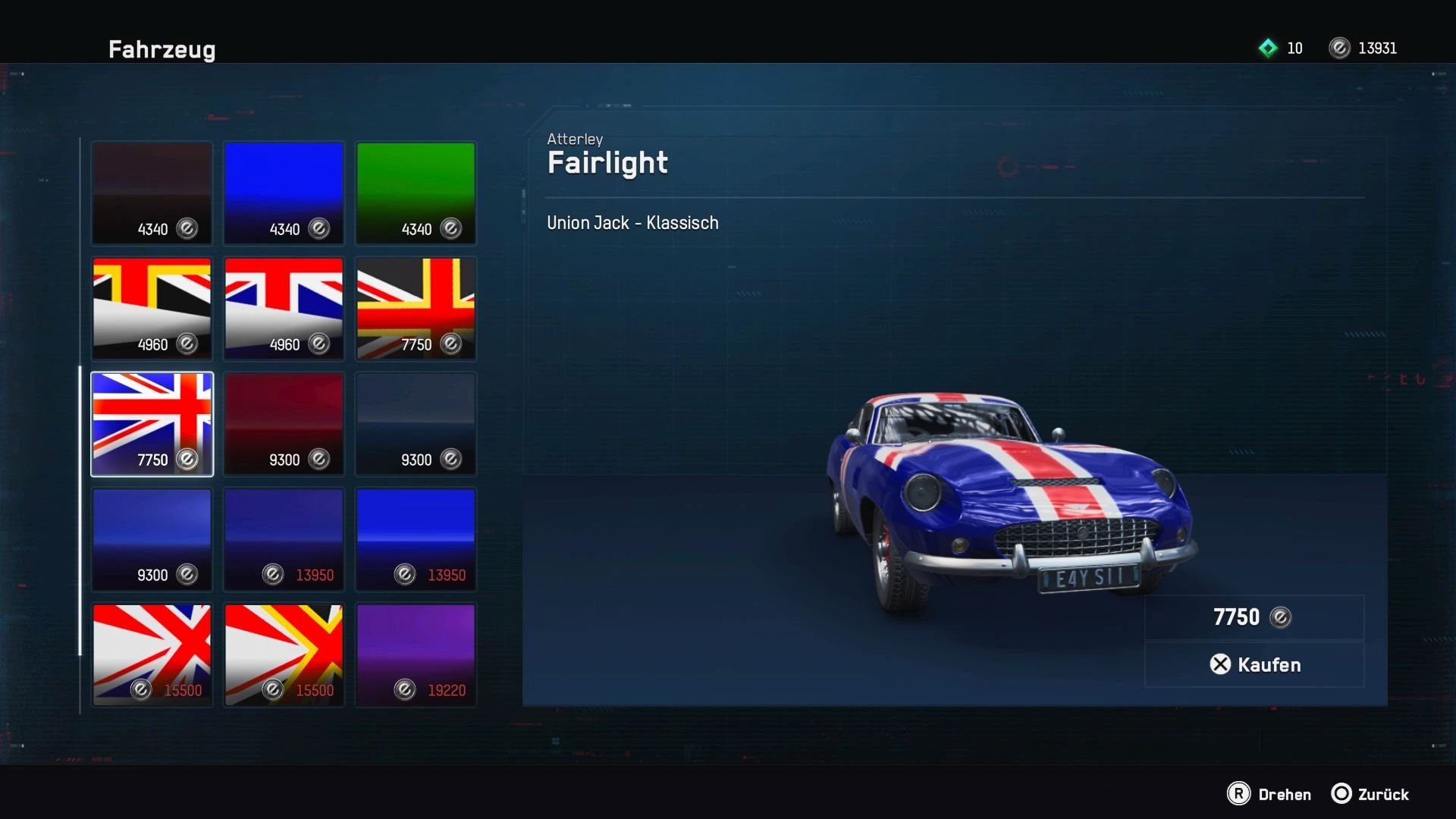Select the dark navy 9300 paint
1456x819 pixels.
click(x=416, y=423)
